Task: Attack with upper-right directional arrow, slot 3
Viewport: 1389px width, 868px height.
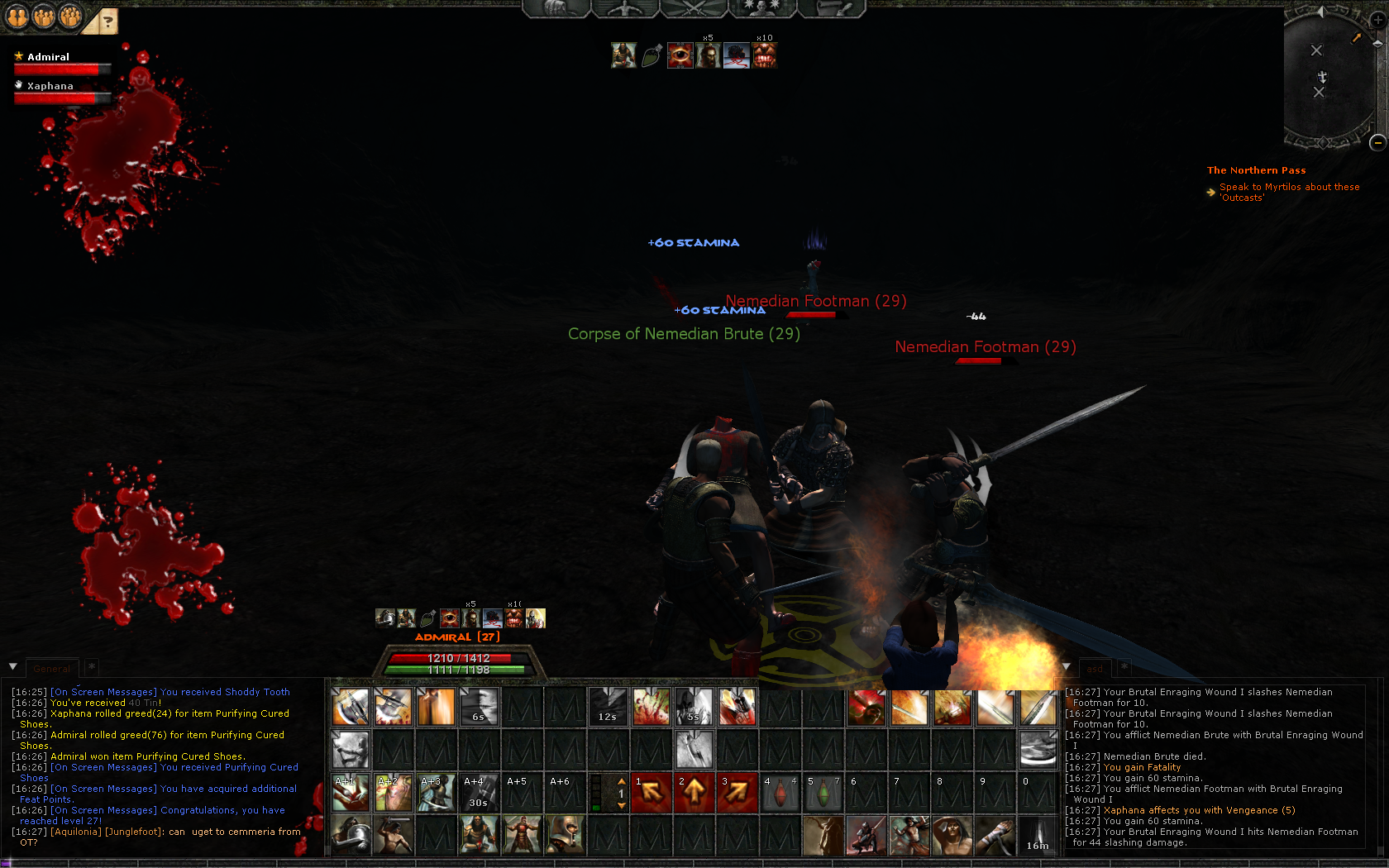Action: point(737,793)
